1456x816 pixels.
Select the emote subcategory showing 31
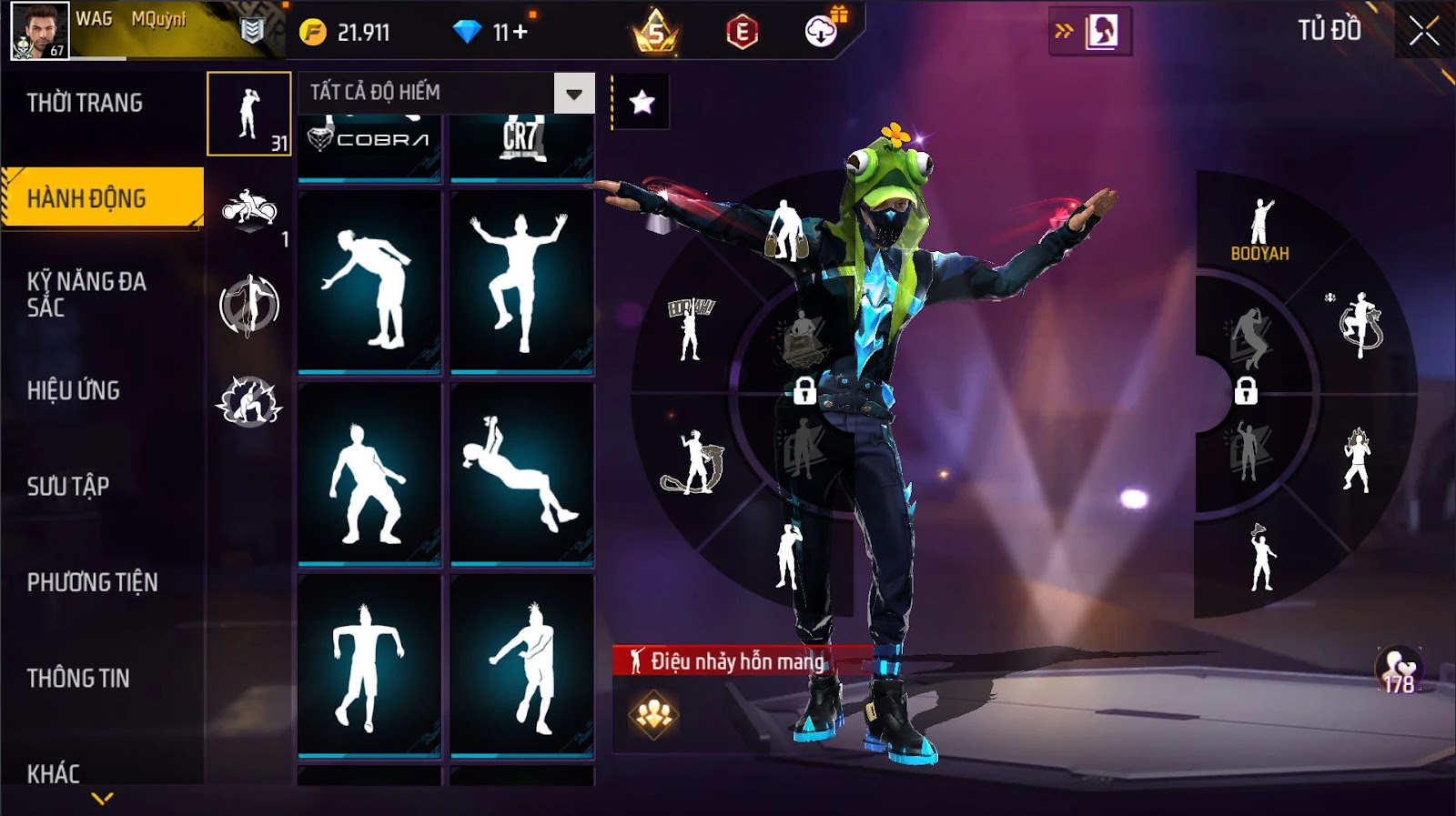tap(249, 114)
